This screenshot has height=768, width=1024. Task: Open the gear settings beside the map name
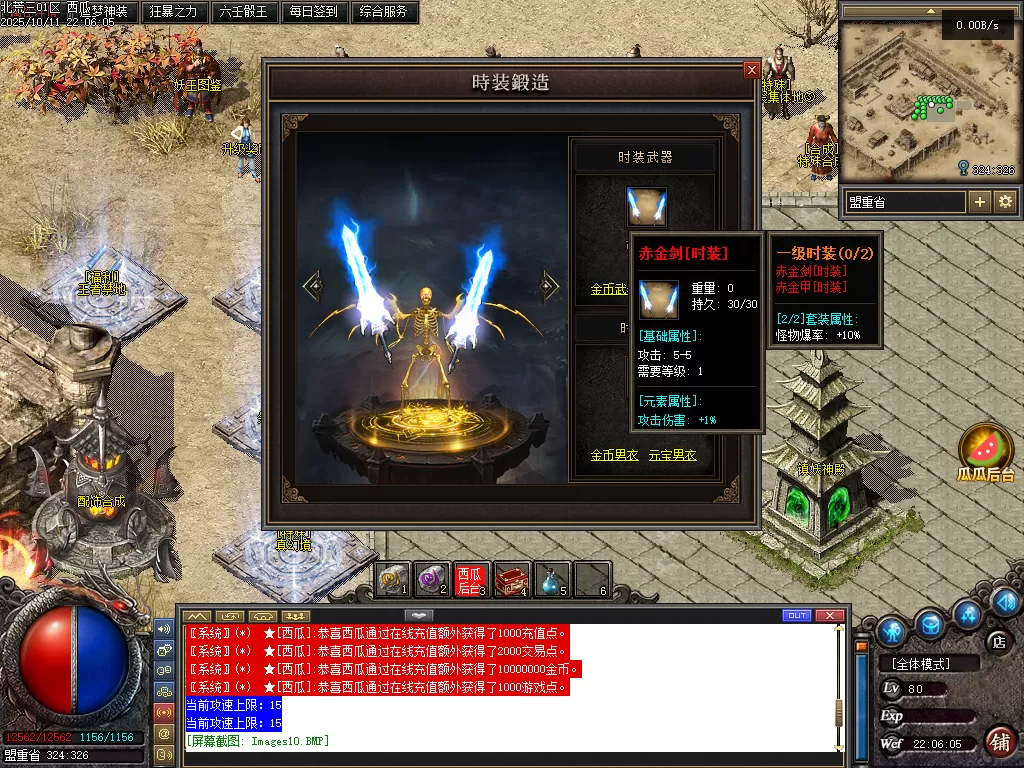click(x=1004, y=202)
